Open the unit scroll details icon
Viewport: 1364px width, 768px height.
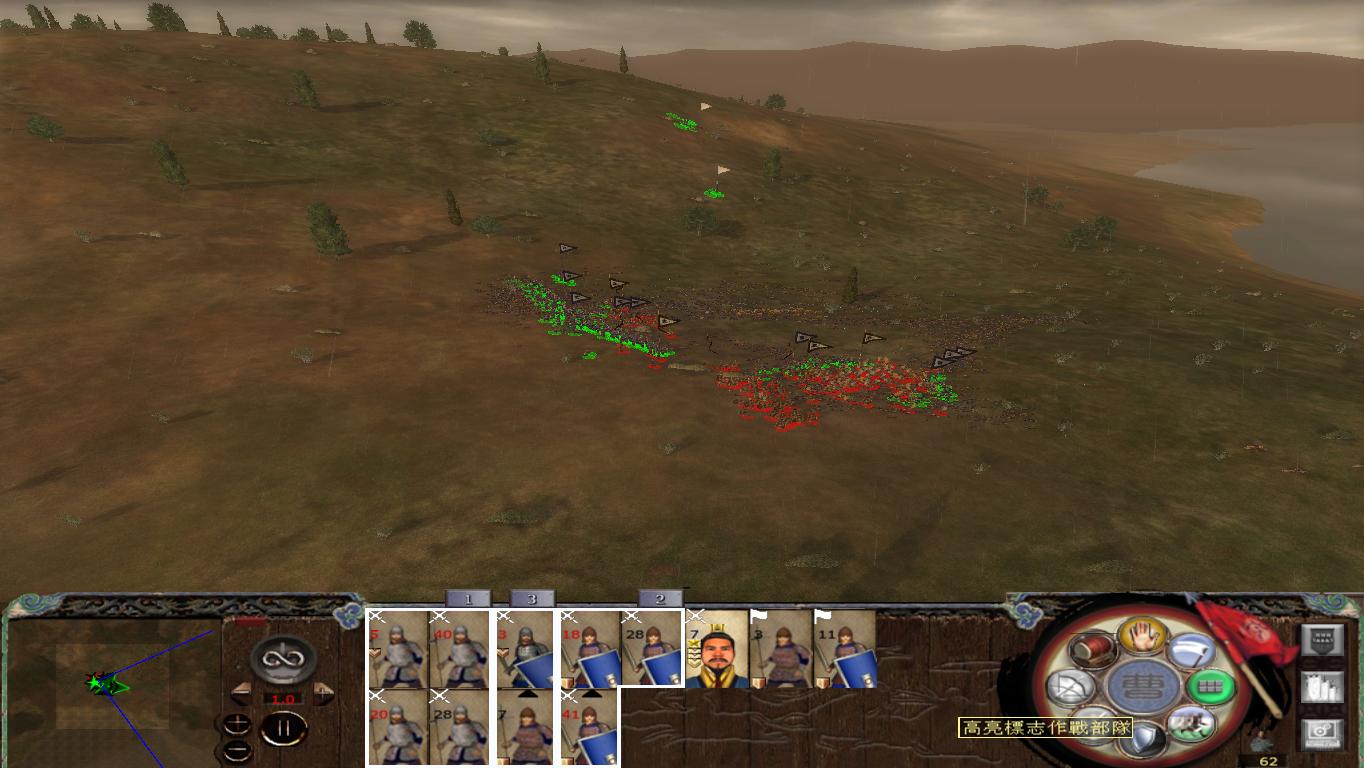[x=1323, y=687]
